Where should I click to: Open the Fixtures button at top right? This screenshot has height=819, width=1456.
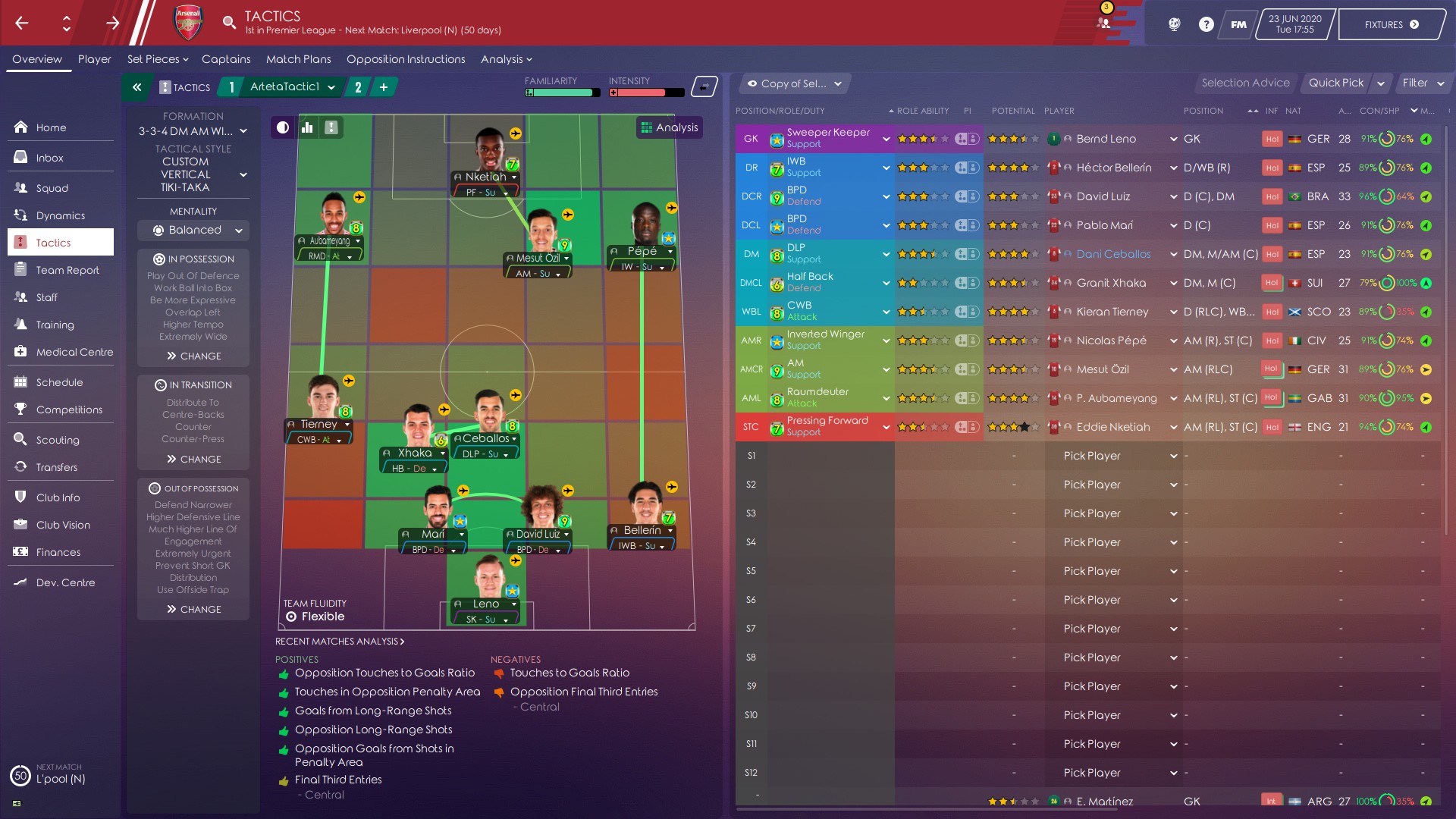1391,24
